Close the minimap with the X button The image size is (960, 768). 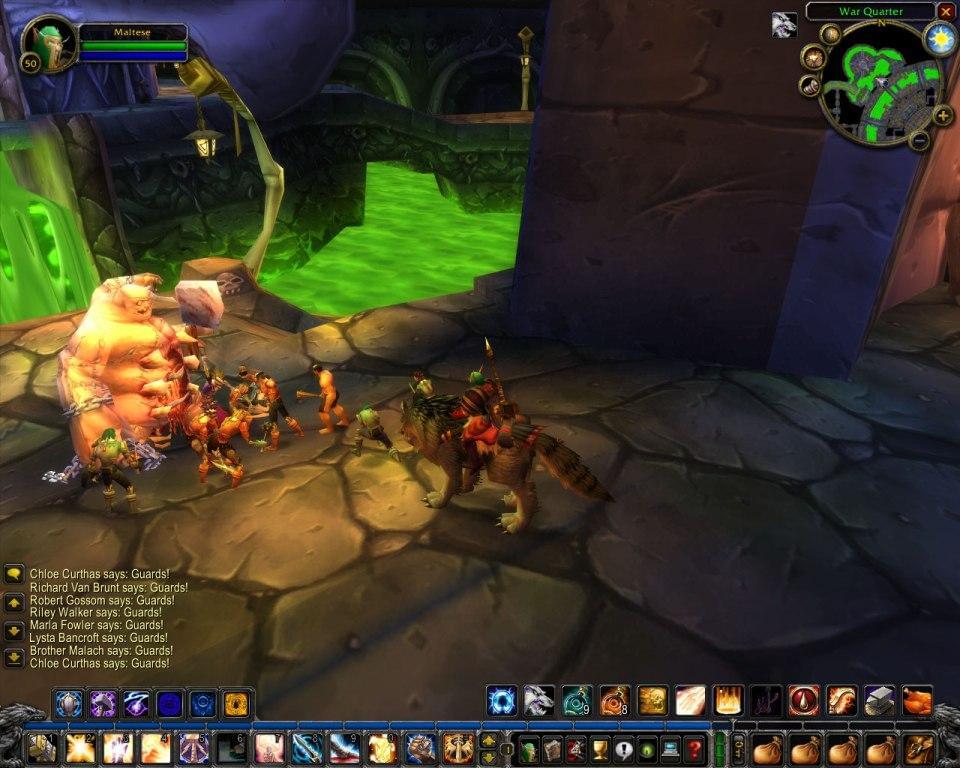click(946, 11)
